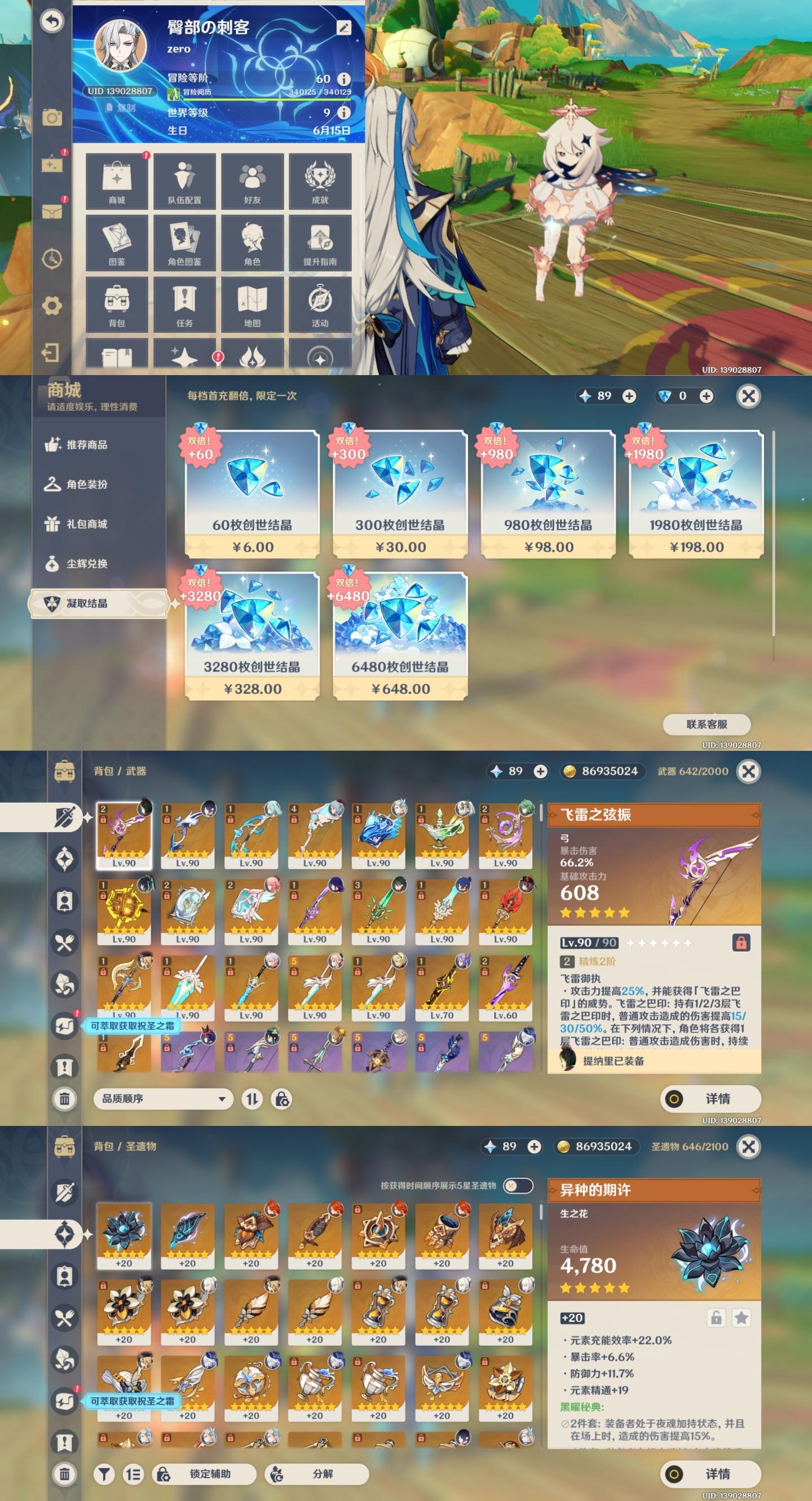Viewport: 812px width, 1501px height.
Task: Click the 联系客服 customer service button
Action: tap(707, 724)
